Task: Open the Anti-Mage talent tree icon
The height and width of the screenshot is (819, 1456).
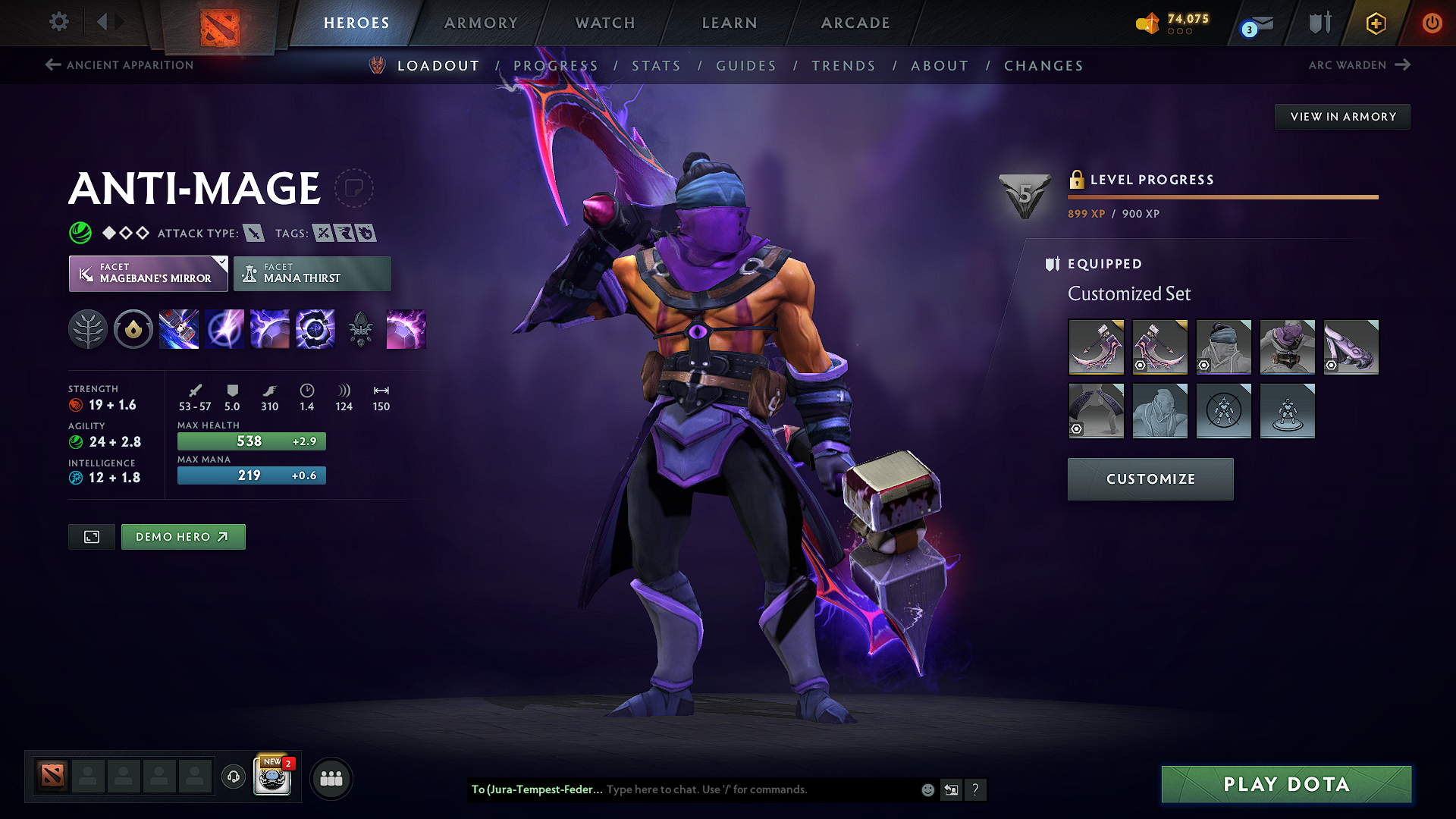Action: (x=89, y=329)
